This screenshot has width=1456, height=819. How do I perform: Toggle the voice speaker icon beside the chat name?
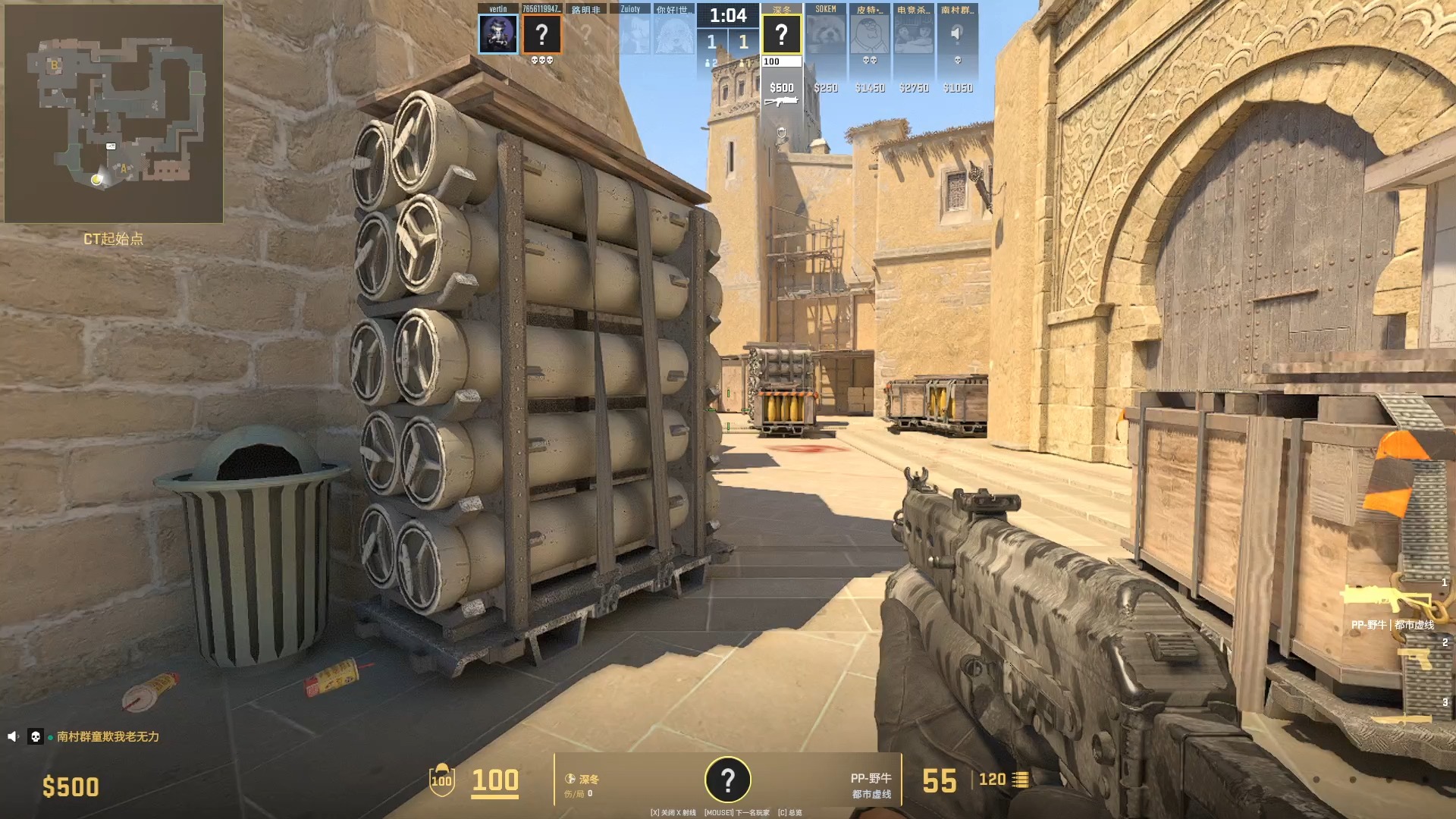(13, 736)
